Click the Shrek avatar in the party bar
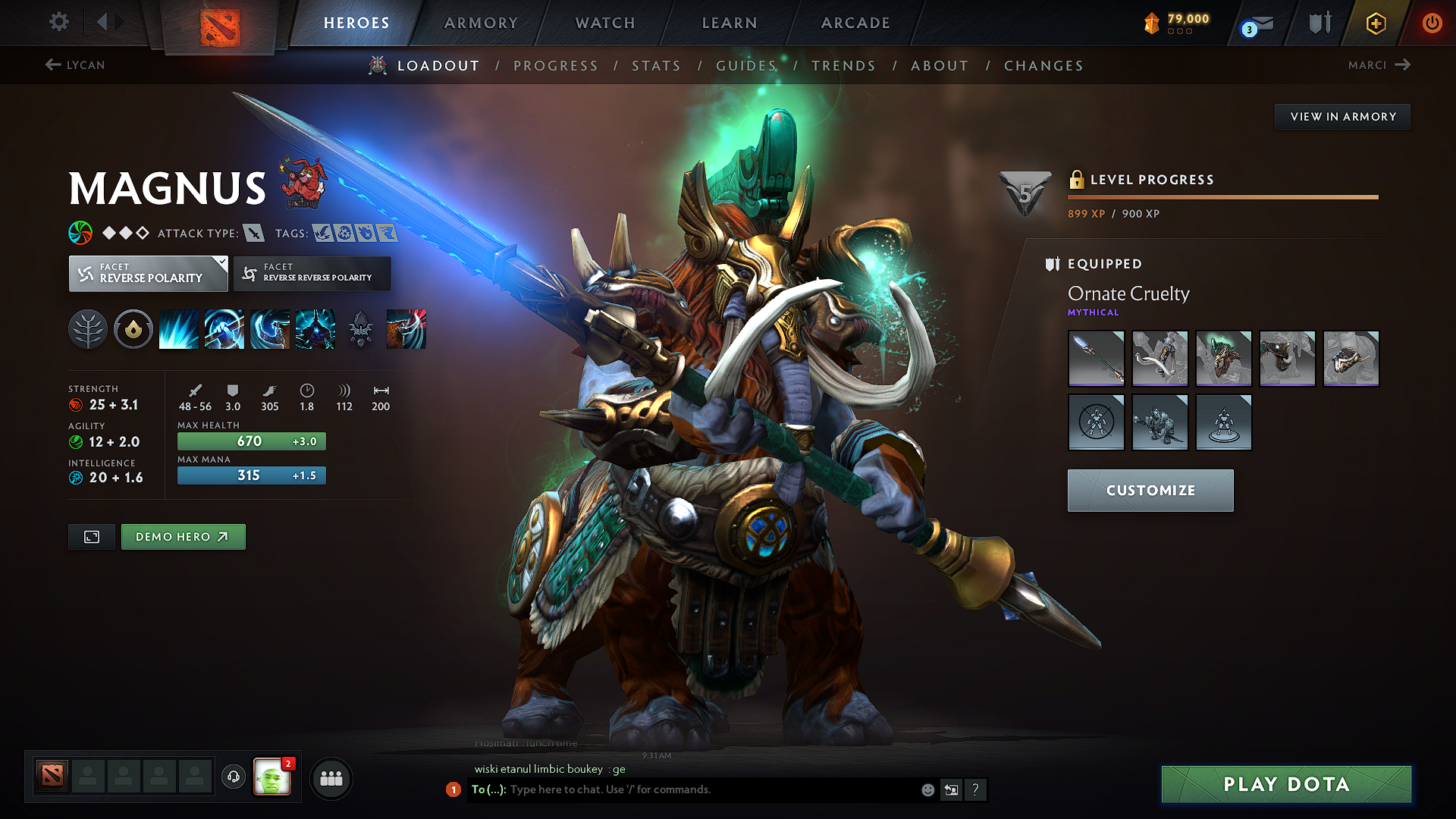This screenshot has height=819, width=1456. coord(275,776)
